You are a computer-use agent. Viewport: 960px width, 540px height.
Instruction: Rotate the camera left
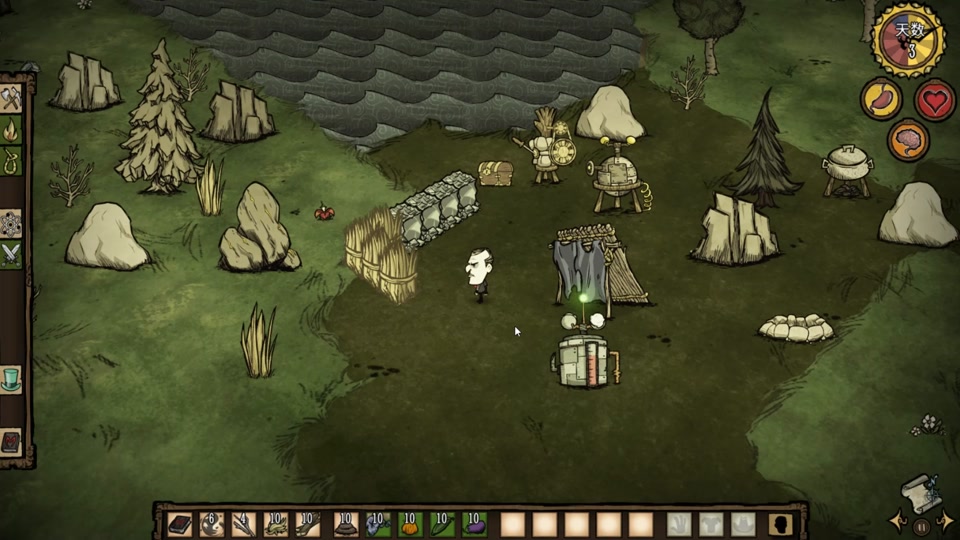pyautogui.click(x=897, y=521)
